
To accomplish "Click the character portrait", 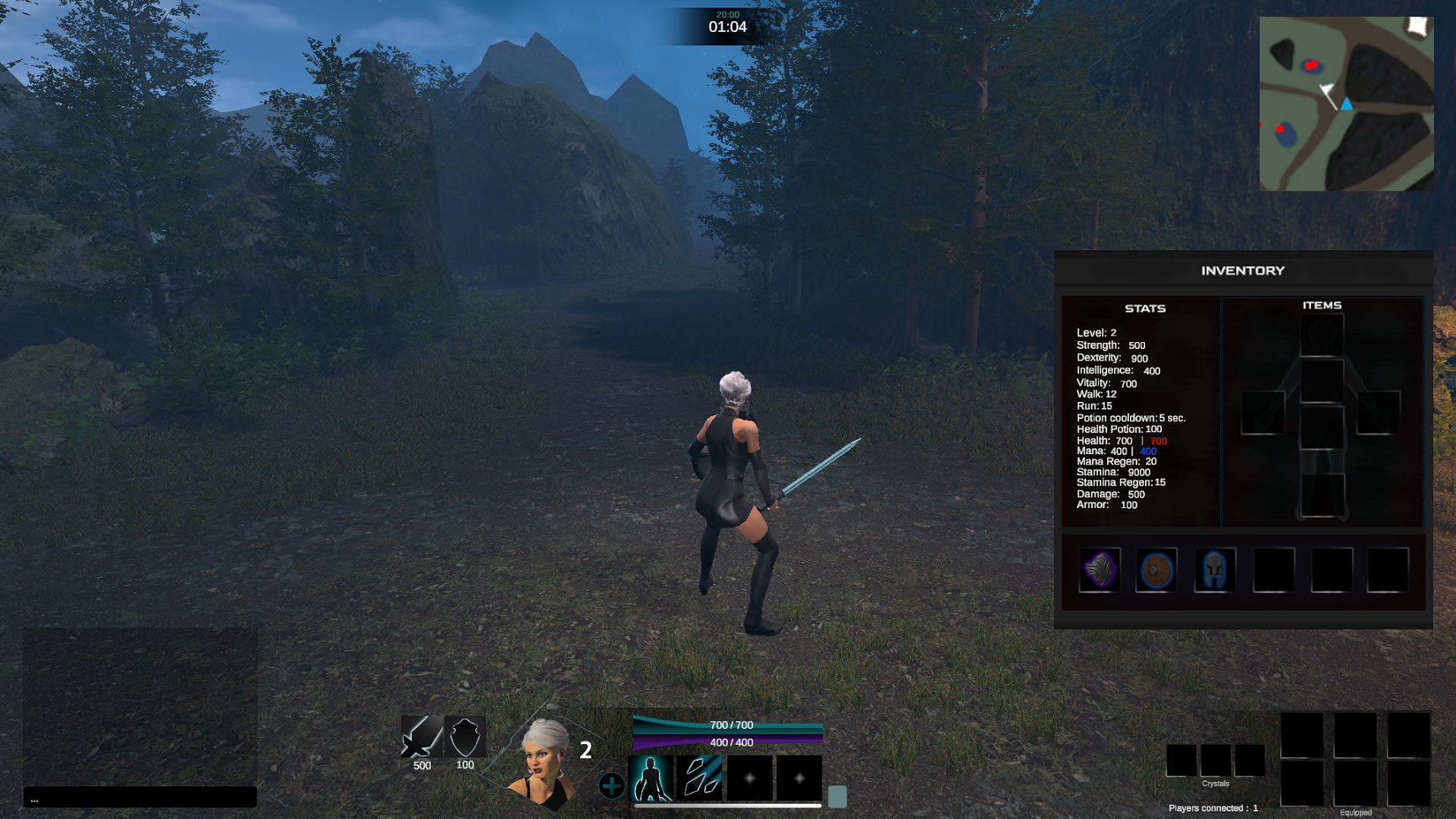I will [543, 763].
